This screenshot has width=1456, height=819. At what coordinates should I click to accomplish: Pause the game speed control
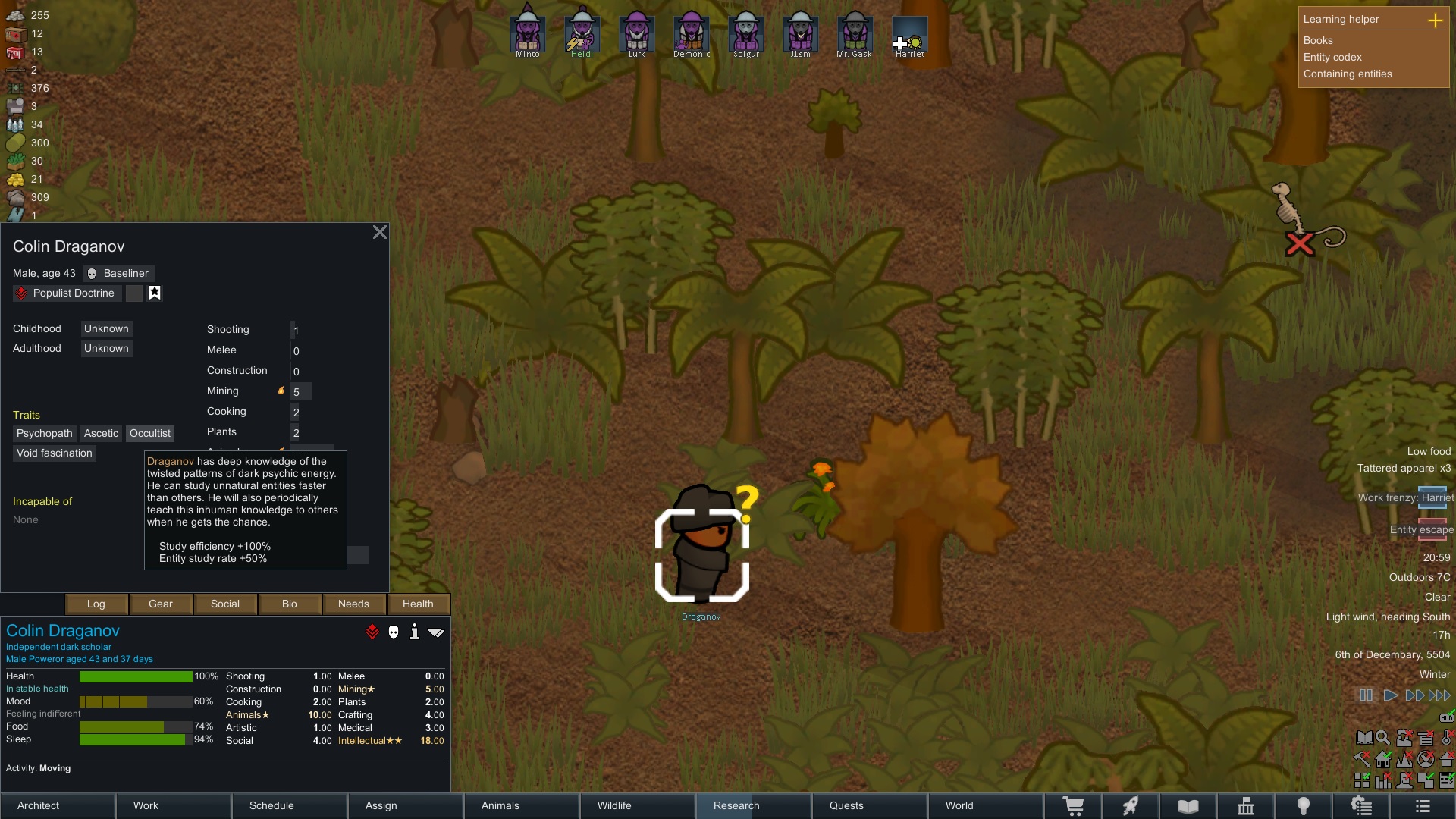(x=1366, y=695)
